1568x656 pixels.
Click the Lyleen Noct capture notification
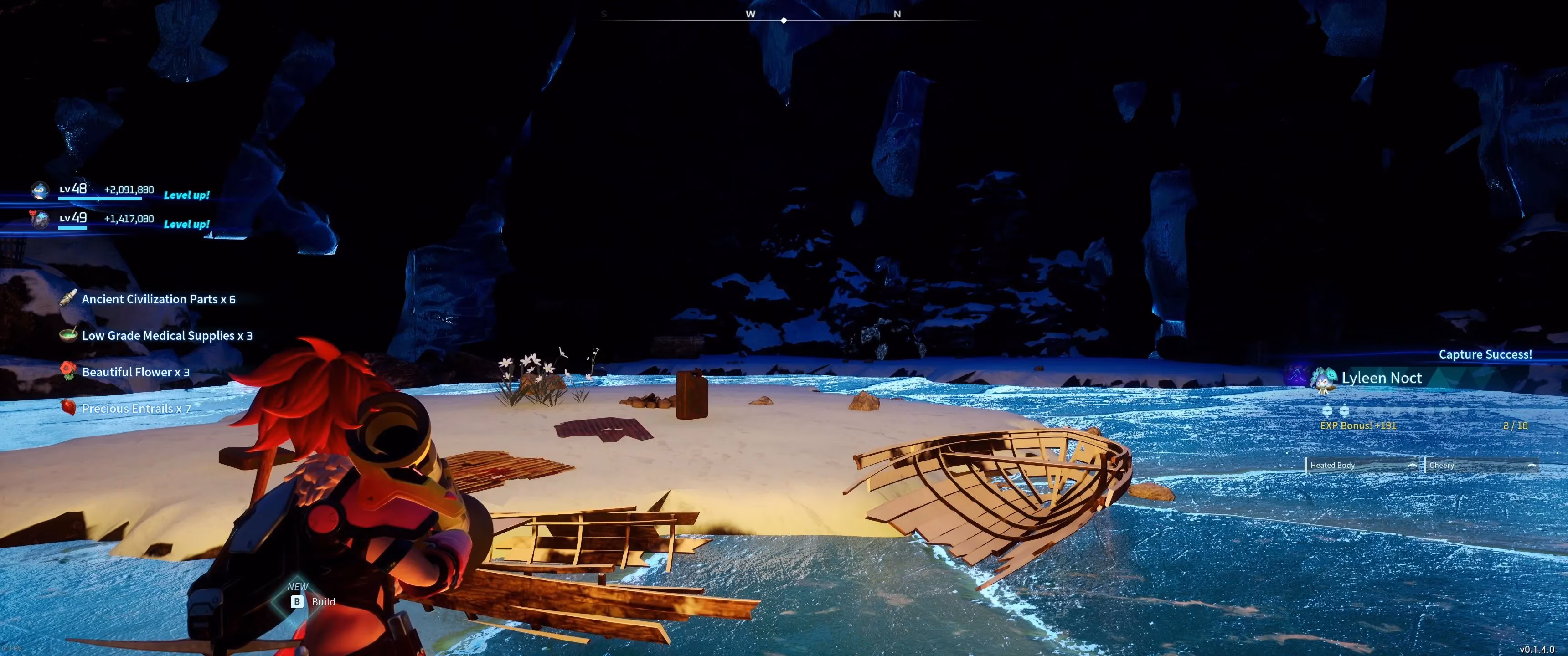click(x=1381, y=378)
